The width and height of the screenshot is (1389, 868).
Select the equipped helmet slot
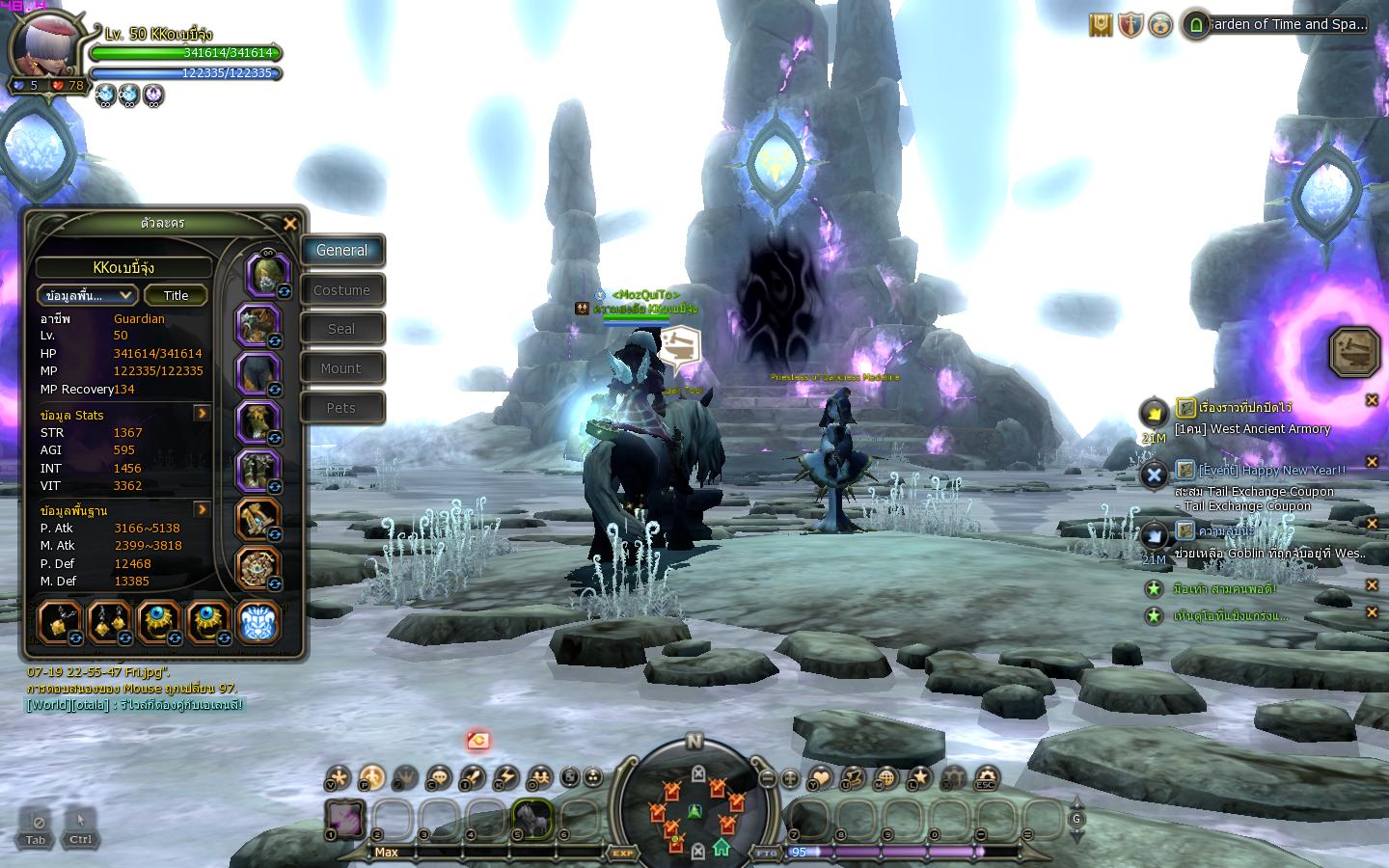(266, 273)
